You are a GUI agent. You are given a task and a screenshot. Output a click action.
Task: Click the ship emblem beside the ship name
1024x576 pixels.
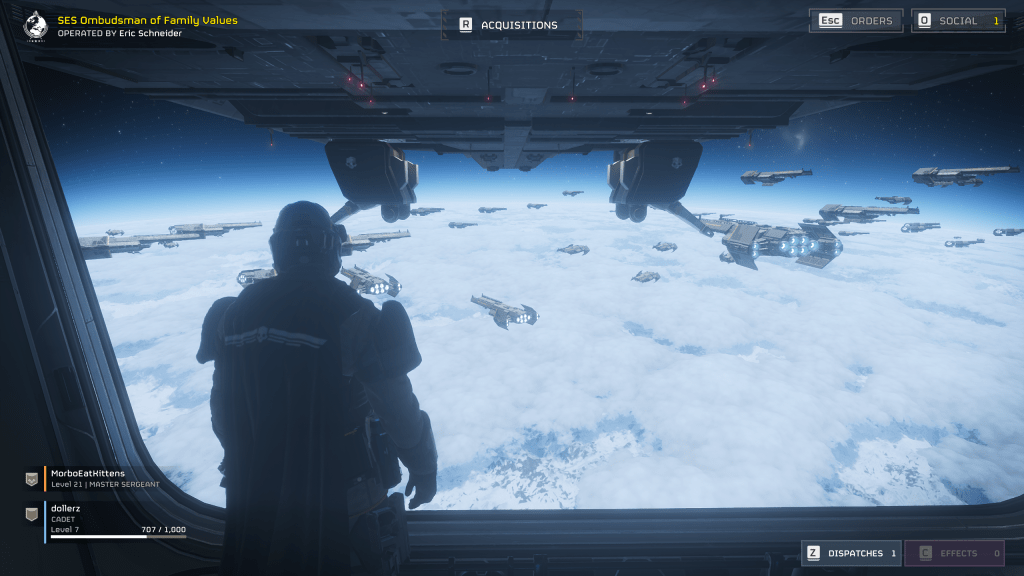coord(34,24)
